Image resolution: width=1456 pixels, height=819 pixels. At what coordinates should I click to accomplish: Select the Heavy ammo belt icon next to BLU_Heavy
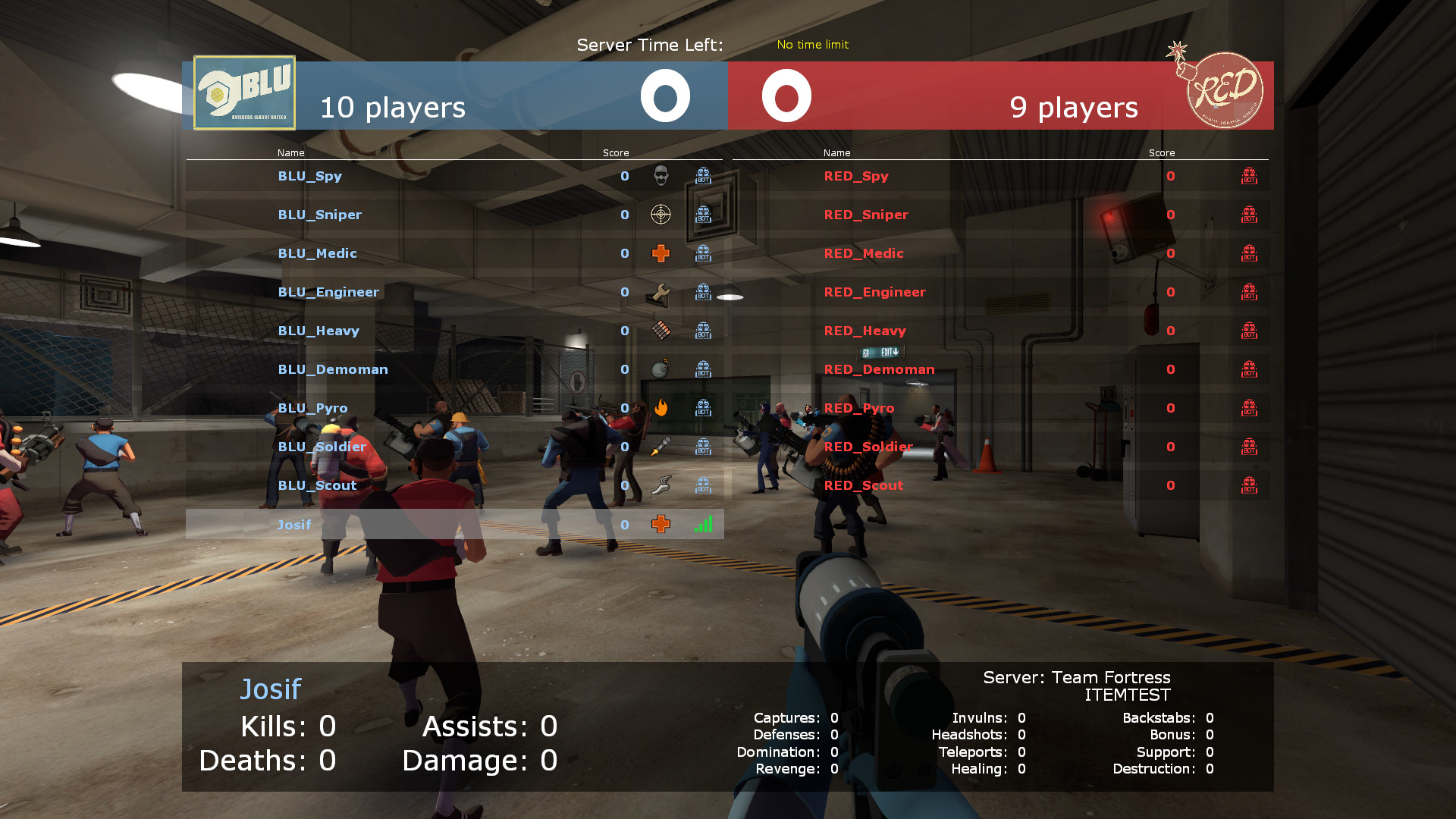click(661, 331)
